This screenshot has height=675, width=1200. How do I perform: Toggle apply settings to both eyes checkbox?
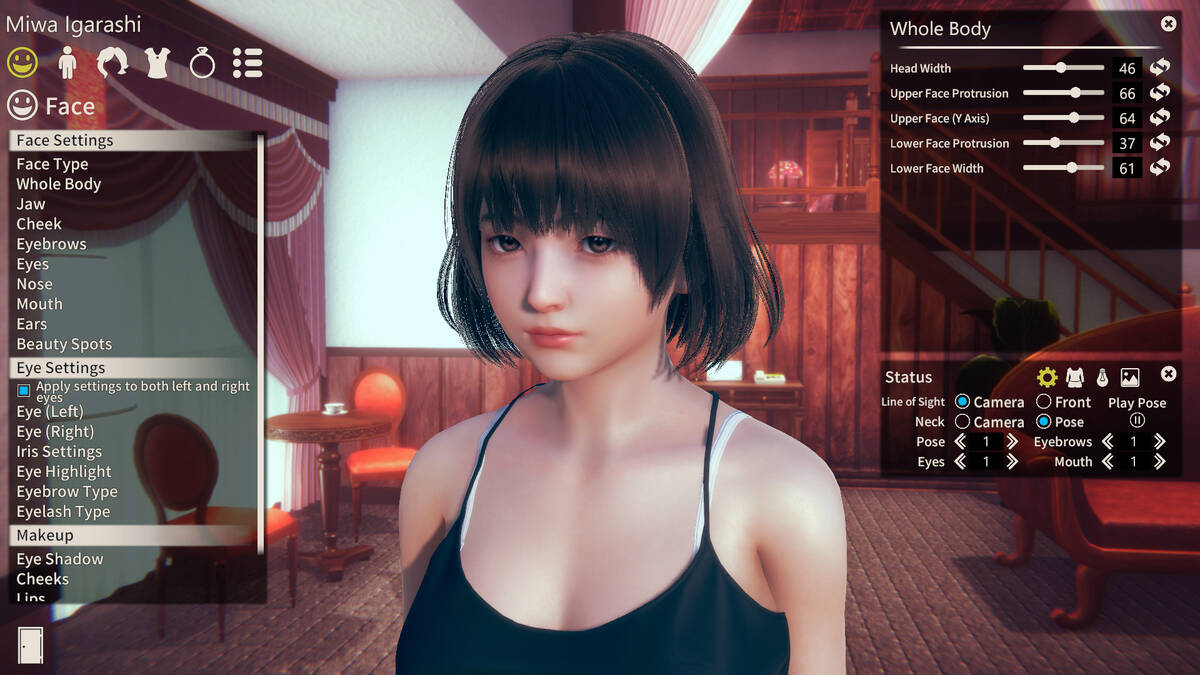(24, 390)
